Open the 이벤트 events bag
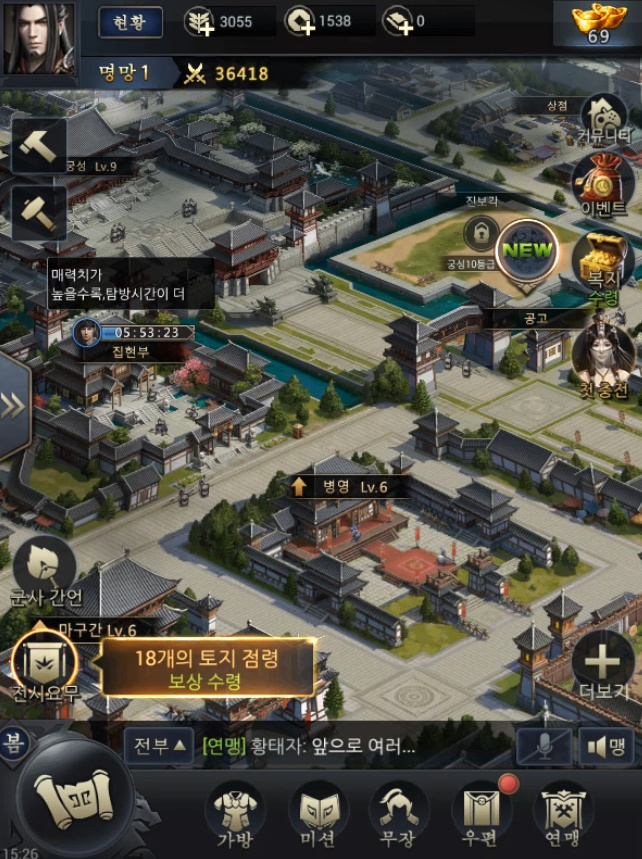The height and width of the screenshot is (859, 642). [x=602, y=185]
